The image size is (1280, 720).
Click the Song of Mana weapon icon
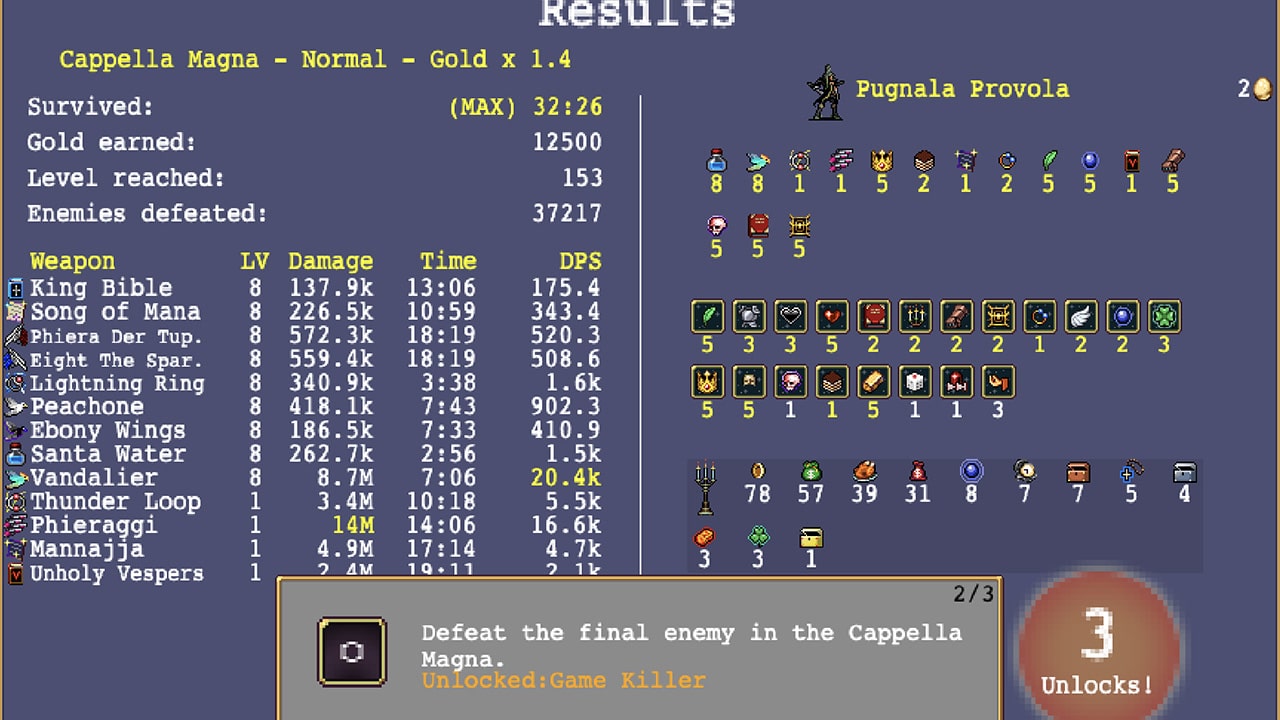[x=15, y=312]
